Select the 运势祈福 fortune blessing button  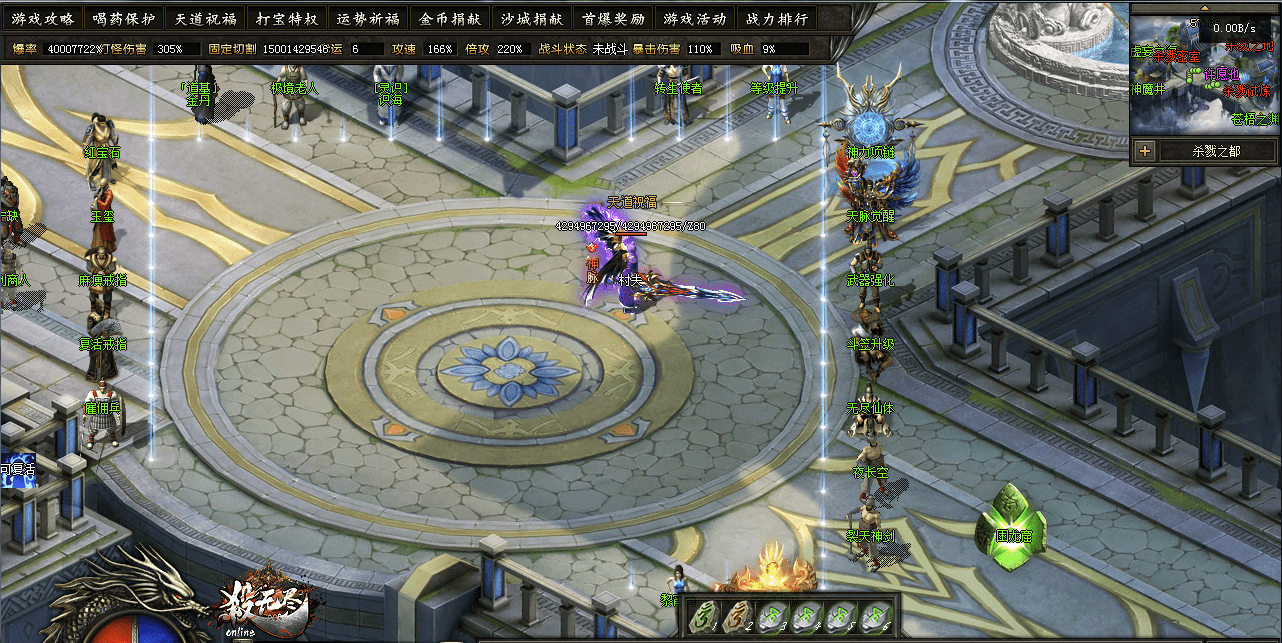[x=368, y=19]
